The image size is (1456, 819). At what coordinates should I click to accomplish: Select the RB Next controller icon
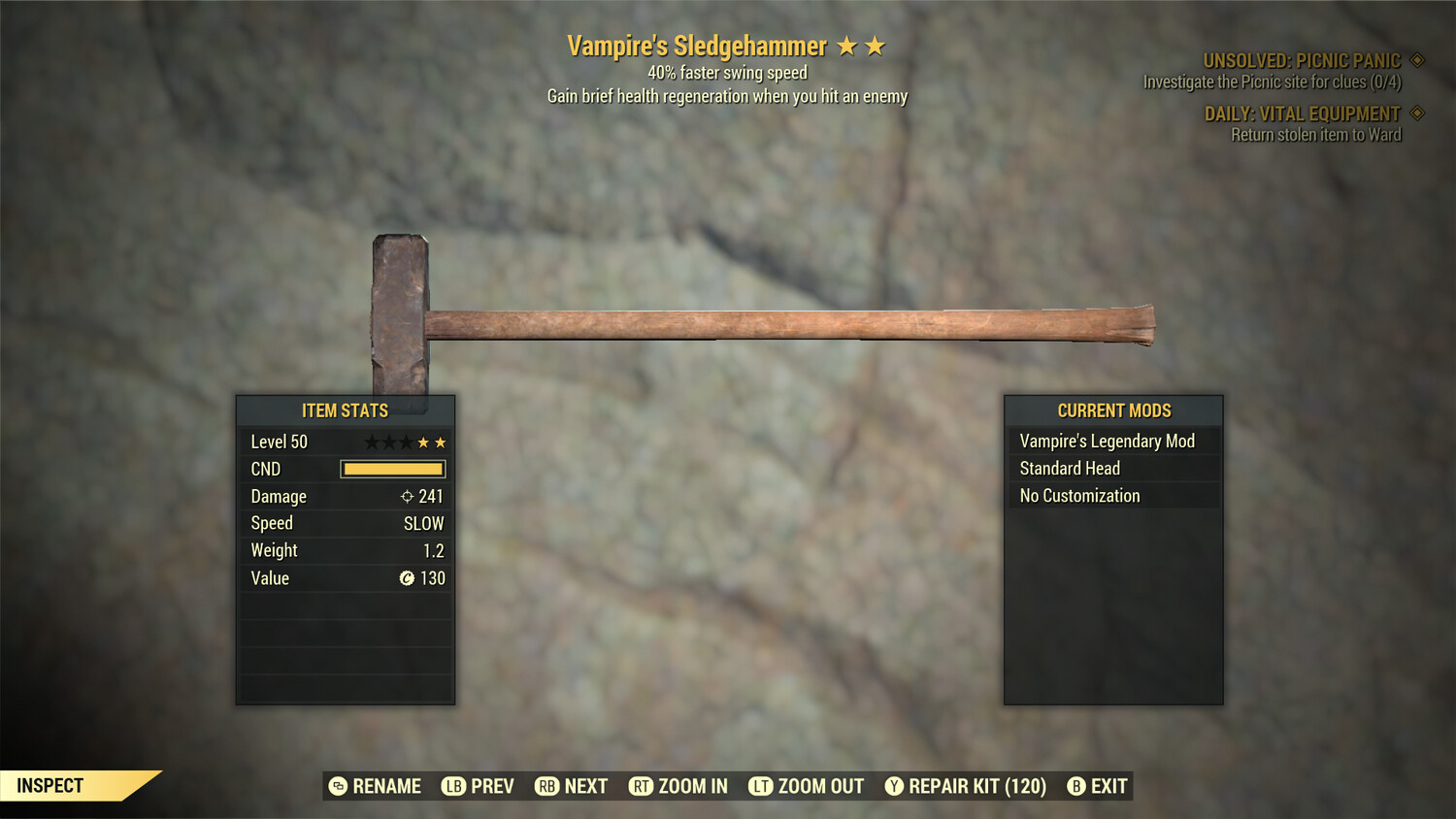546,786
